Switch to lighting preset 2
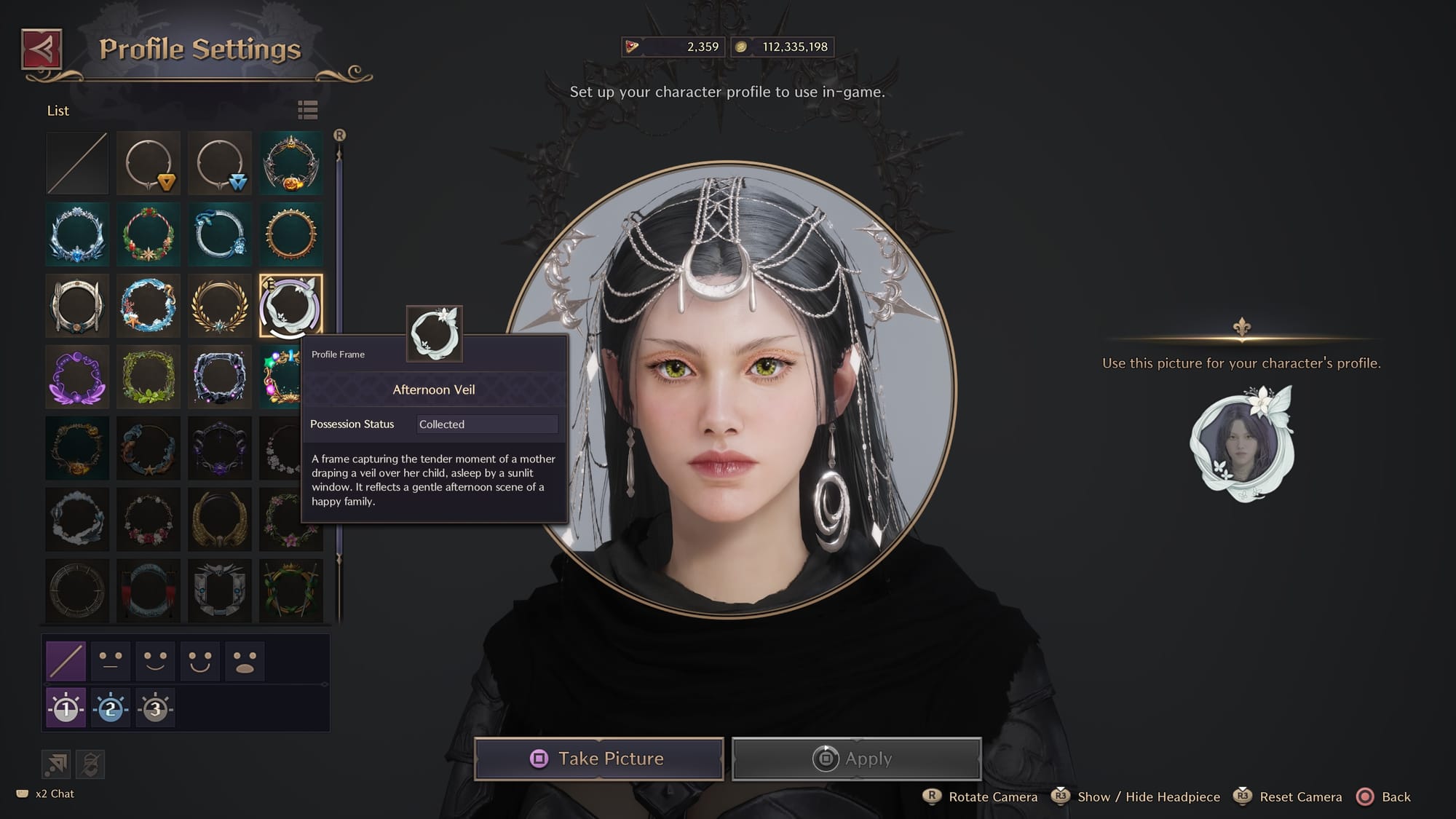The image size is (1456, 819). (111, 708)
